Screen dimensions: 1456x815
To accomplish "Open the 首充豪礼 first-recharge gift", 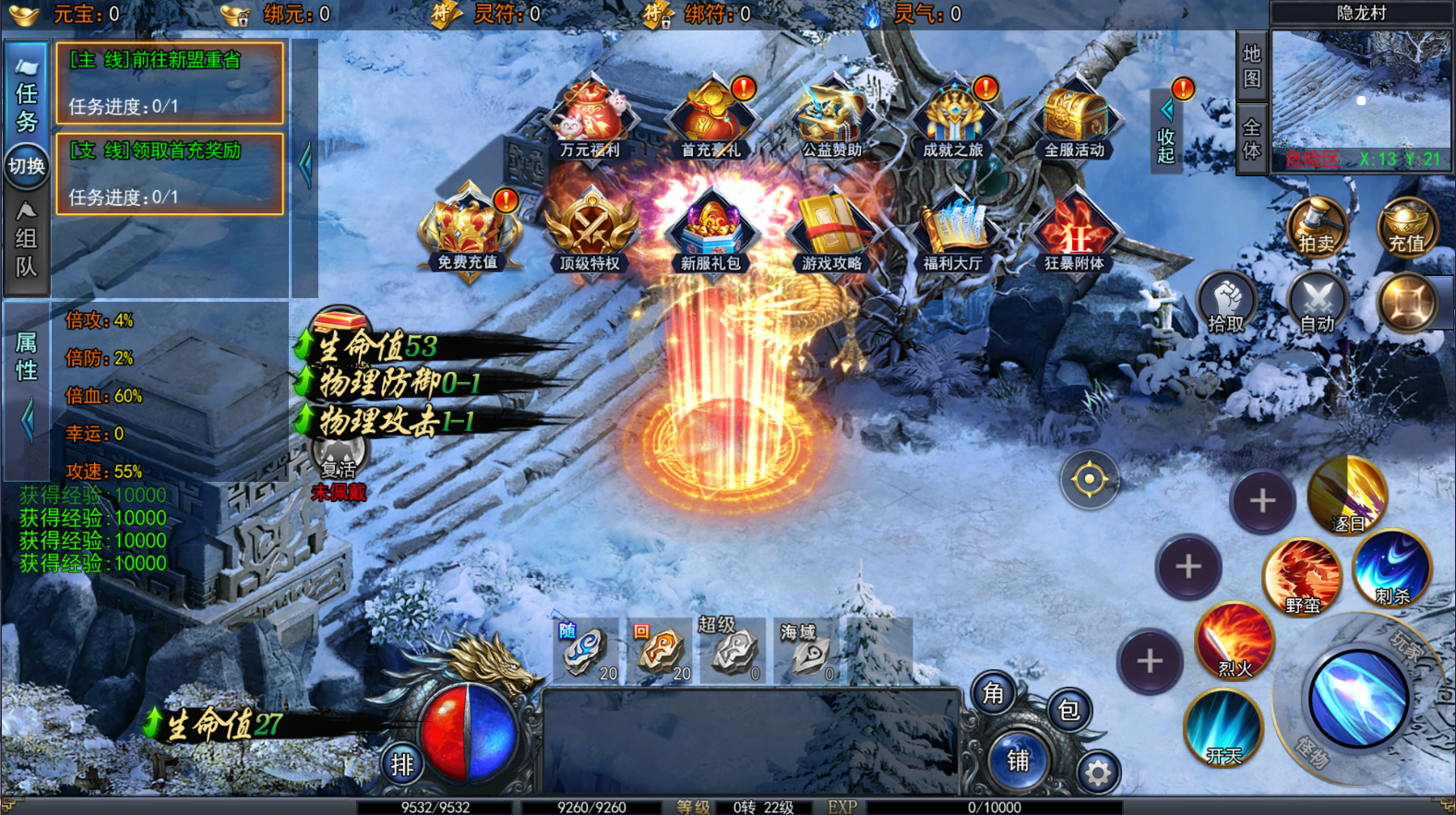I will pyautogui.click(x=710, y=120).
